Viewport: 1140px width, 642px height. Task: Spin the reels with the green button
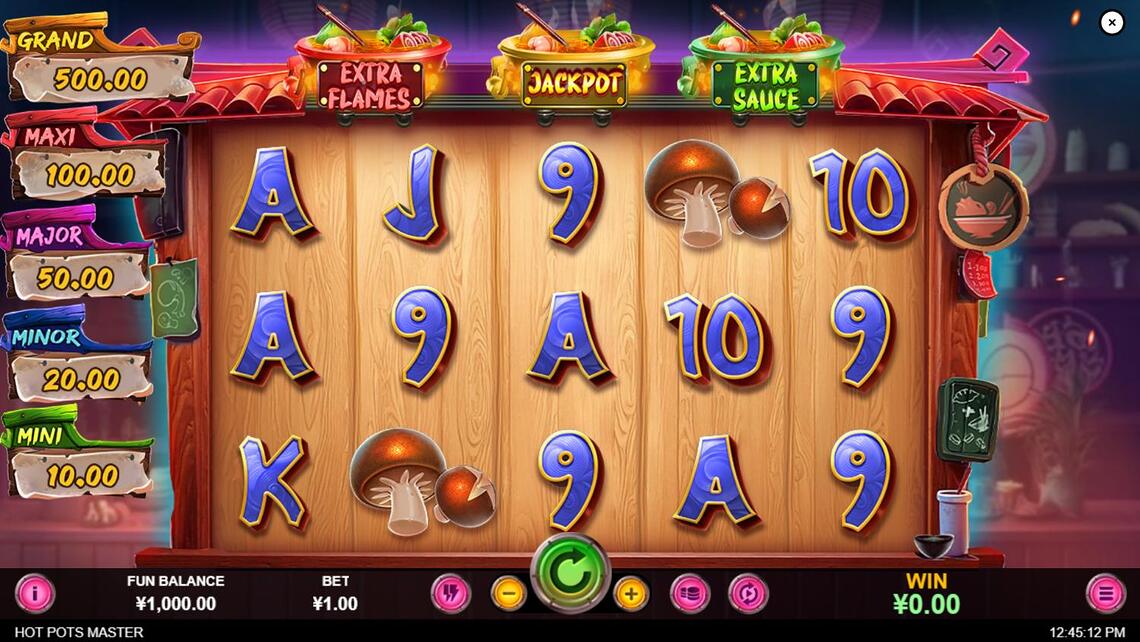point(570,573)
